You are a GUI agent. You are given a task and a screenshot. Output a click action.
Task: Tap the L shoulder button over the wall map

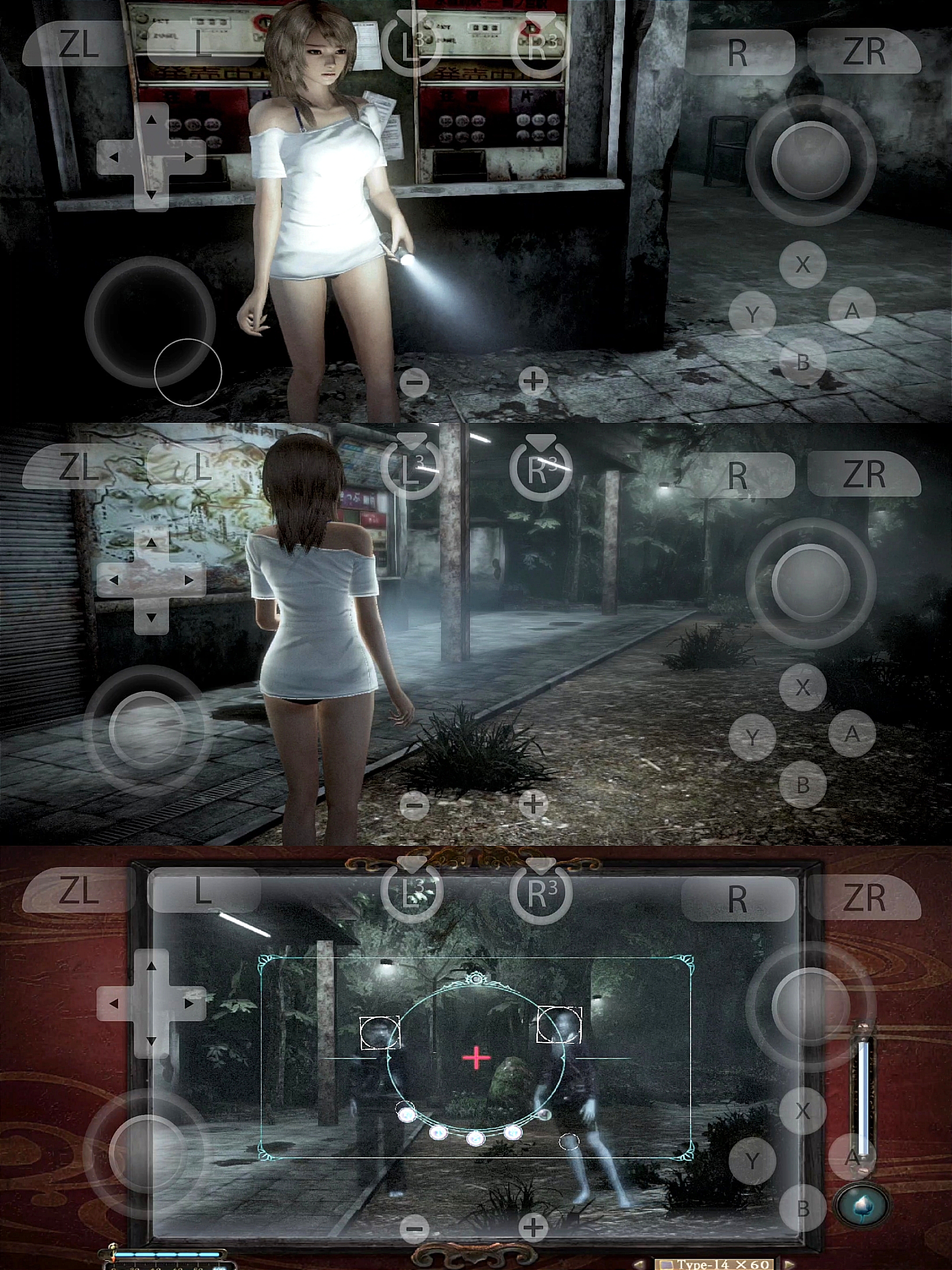pyautogui.click(x=201, y=468)
